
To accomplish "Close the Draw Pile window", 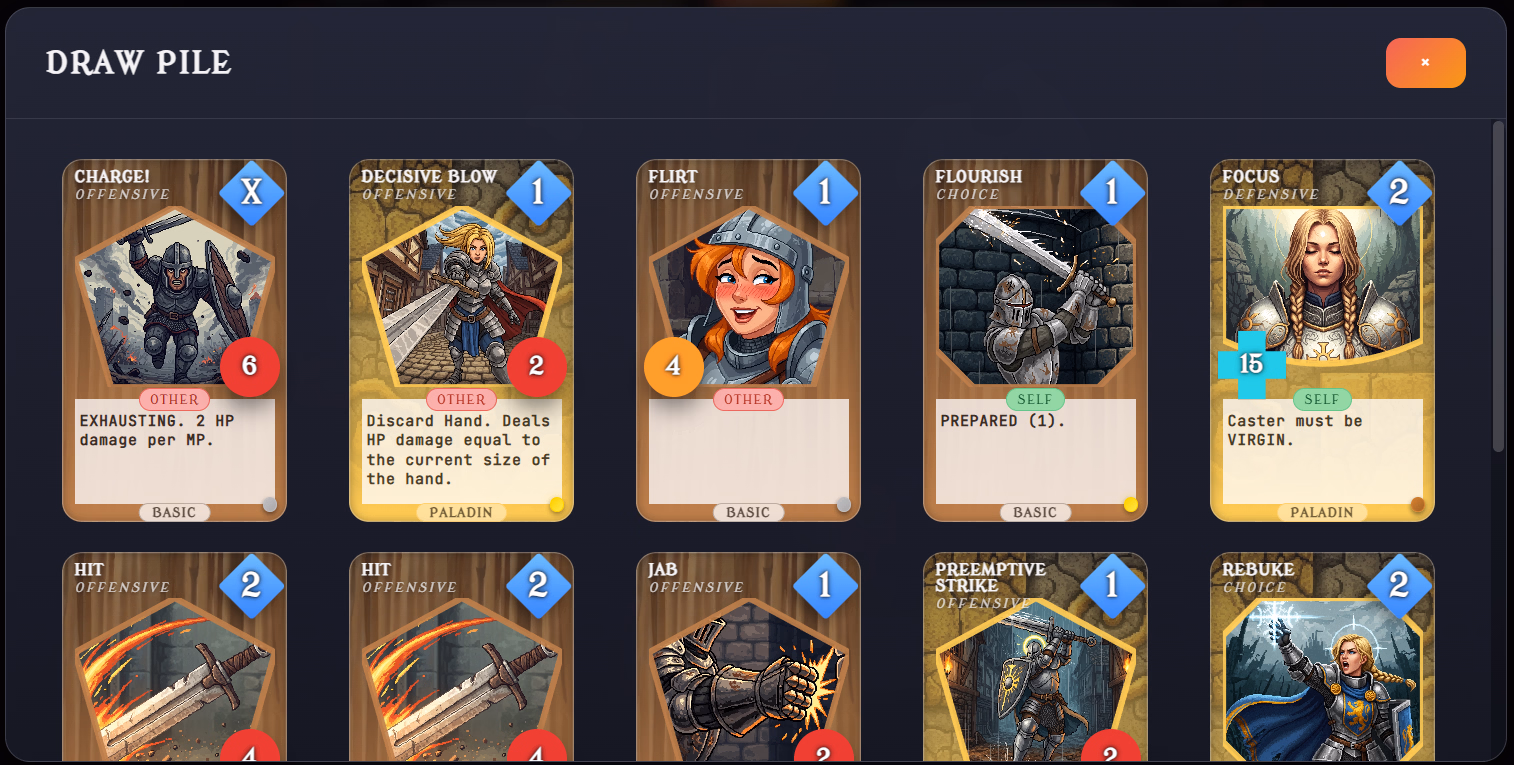I will (x=1425, y=62).
